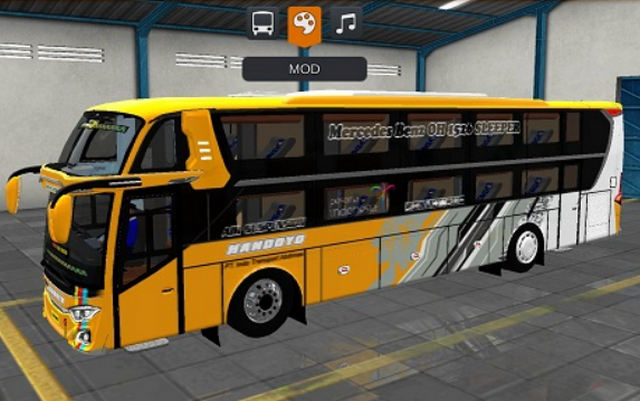Switch to the music note tab
This screenshot has height=401, width=640.
[346, 24]
